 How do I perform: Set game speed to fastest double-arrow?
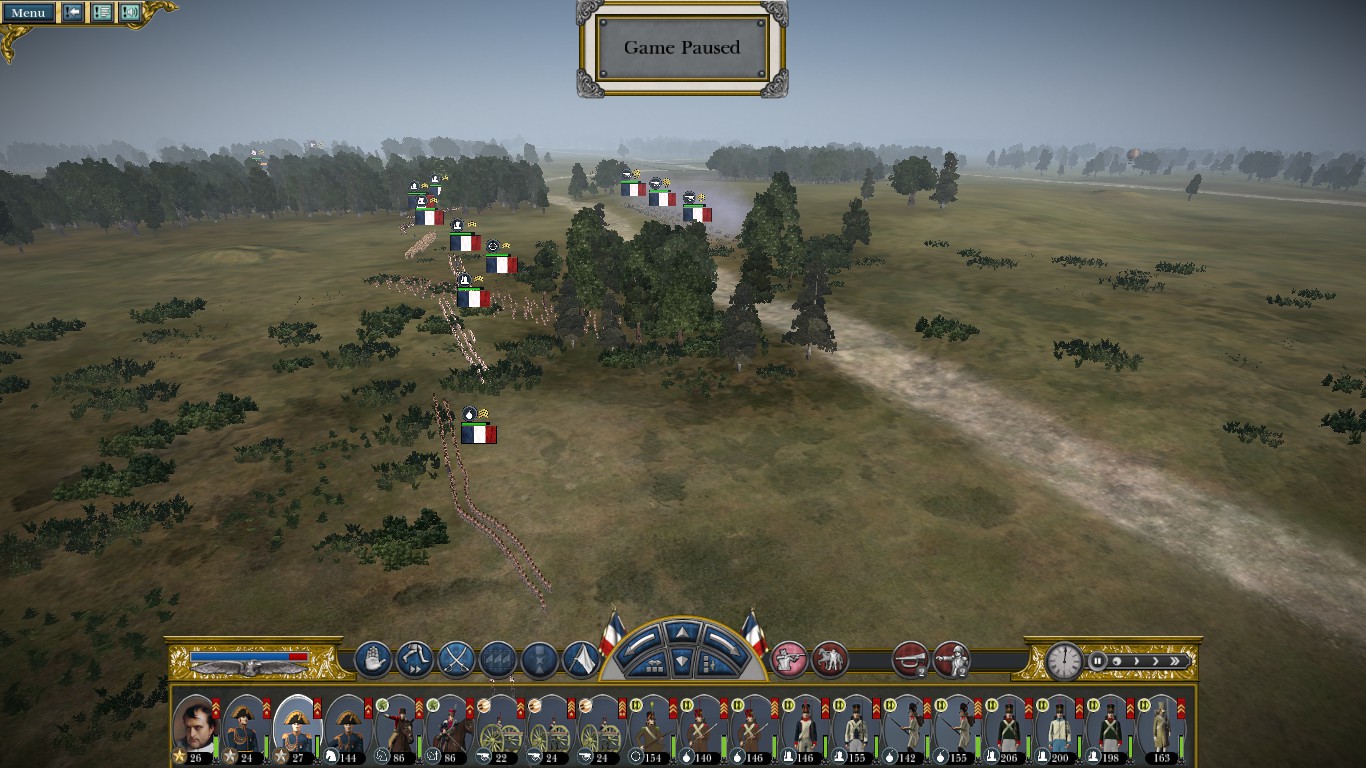[x=1178, y=661]
